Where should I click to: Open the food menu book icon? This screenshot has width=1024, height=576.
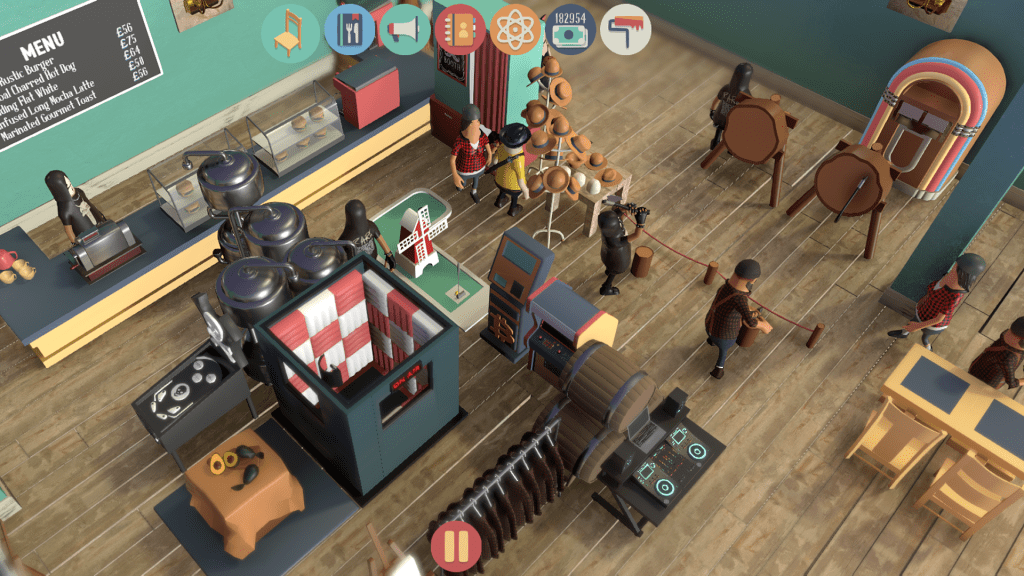tap(349, 30)
